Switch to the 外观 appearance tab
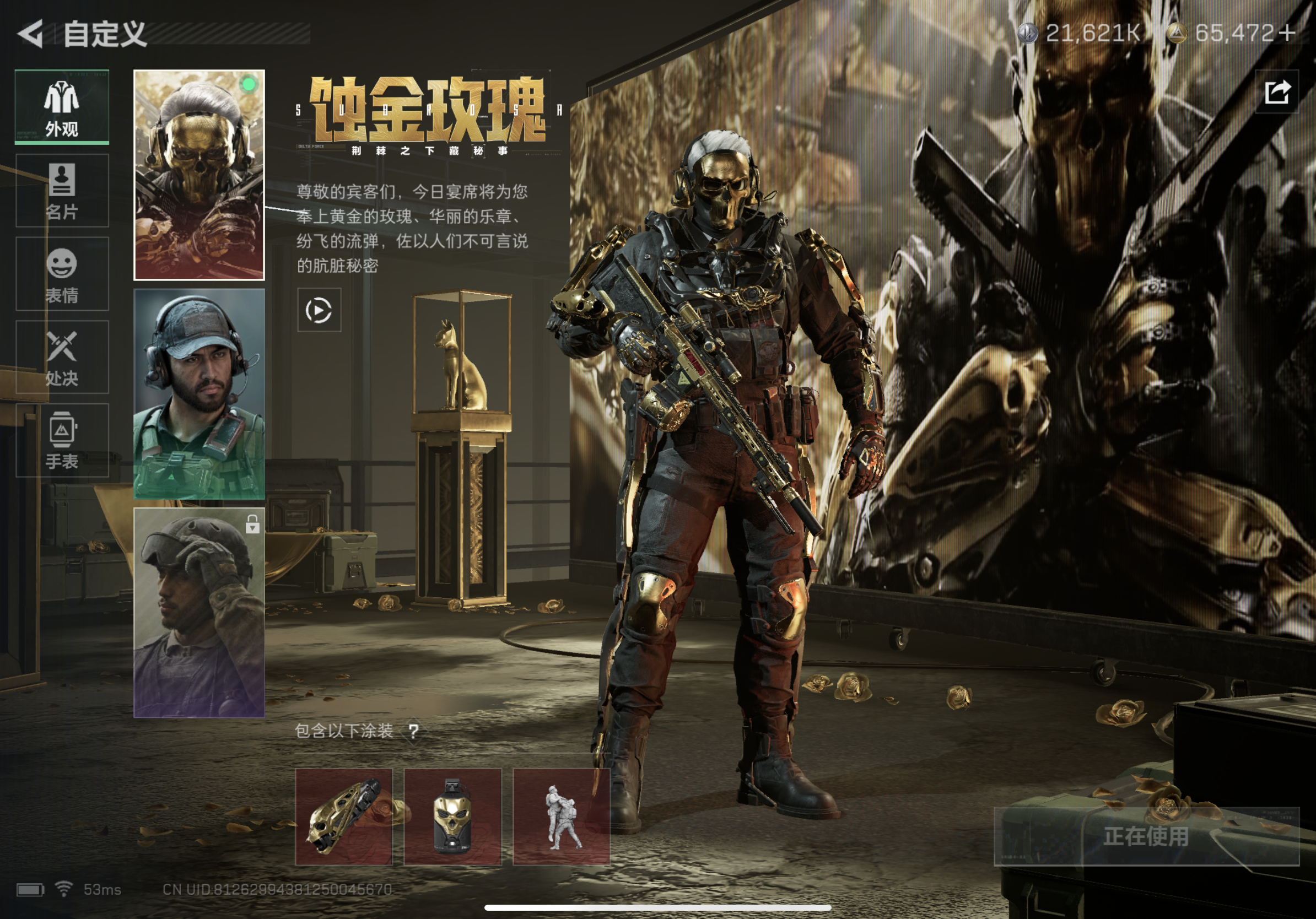 [62, 107]
